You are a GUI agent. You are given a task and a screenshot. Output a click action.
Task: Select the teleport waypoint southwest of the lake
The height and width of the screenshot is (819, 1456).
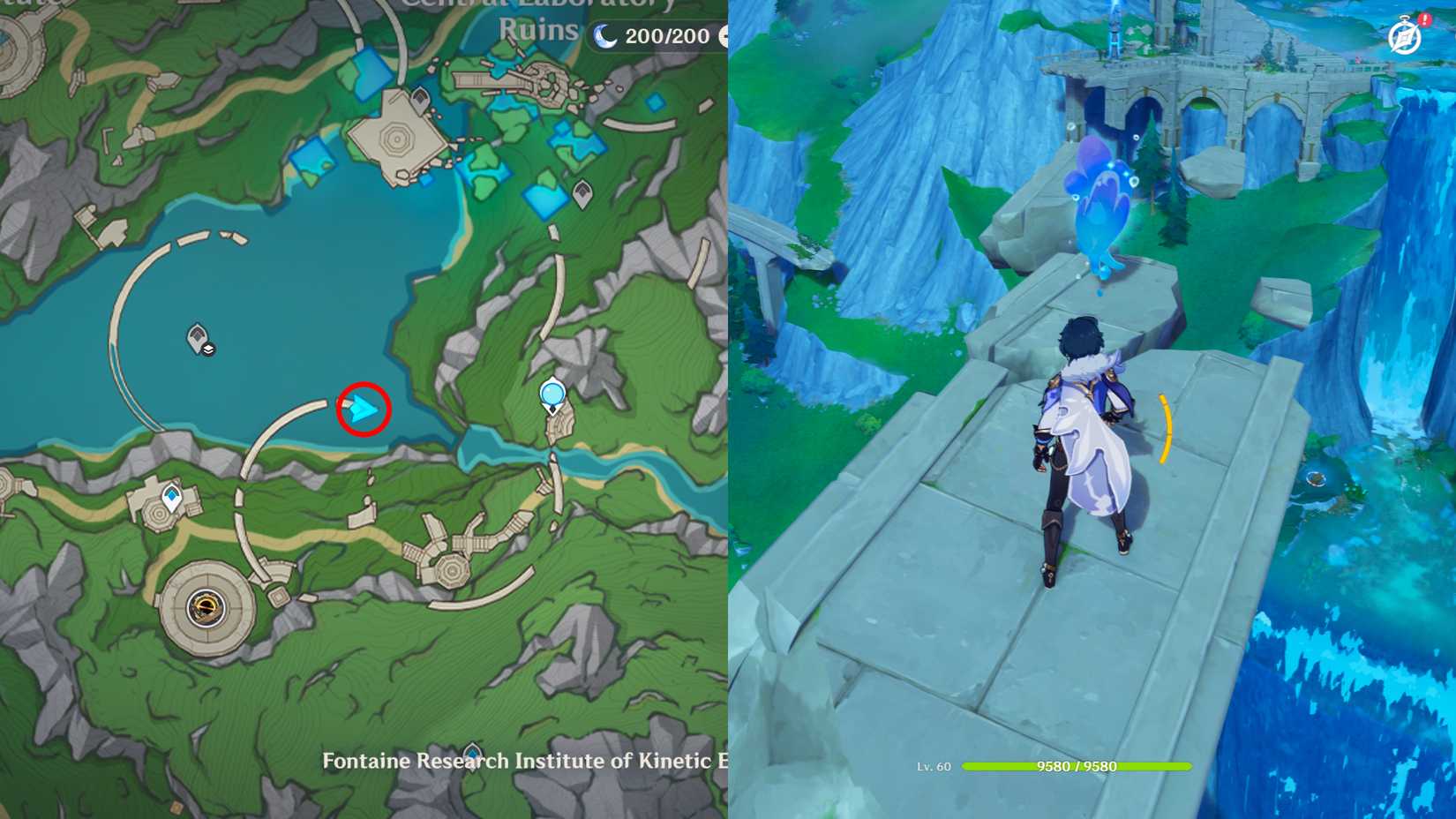click(171, 496)
